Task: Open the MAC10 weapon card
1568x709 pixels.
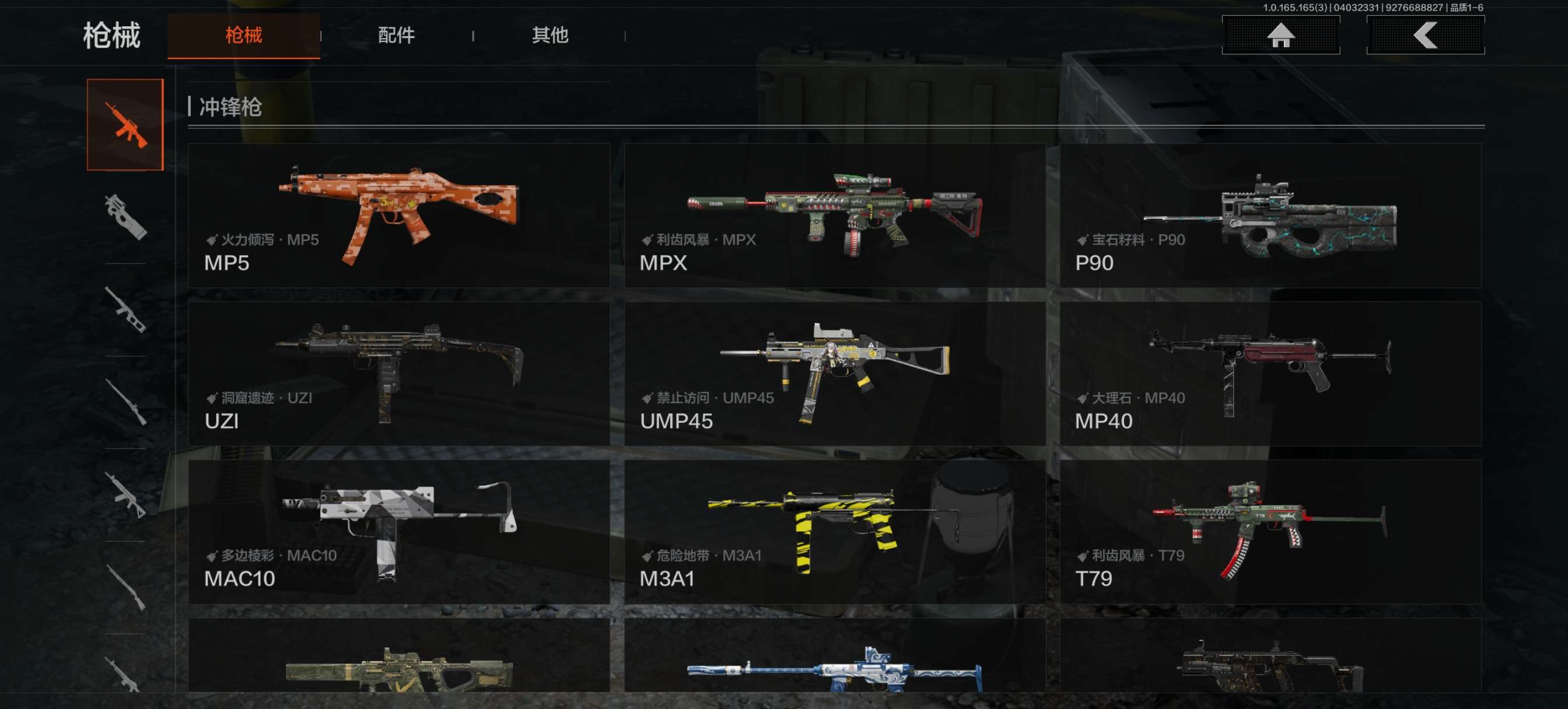Action: 398,531
